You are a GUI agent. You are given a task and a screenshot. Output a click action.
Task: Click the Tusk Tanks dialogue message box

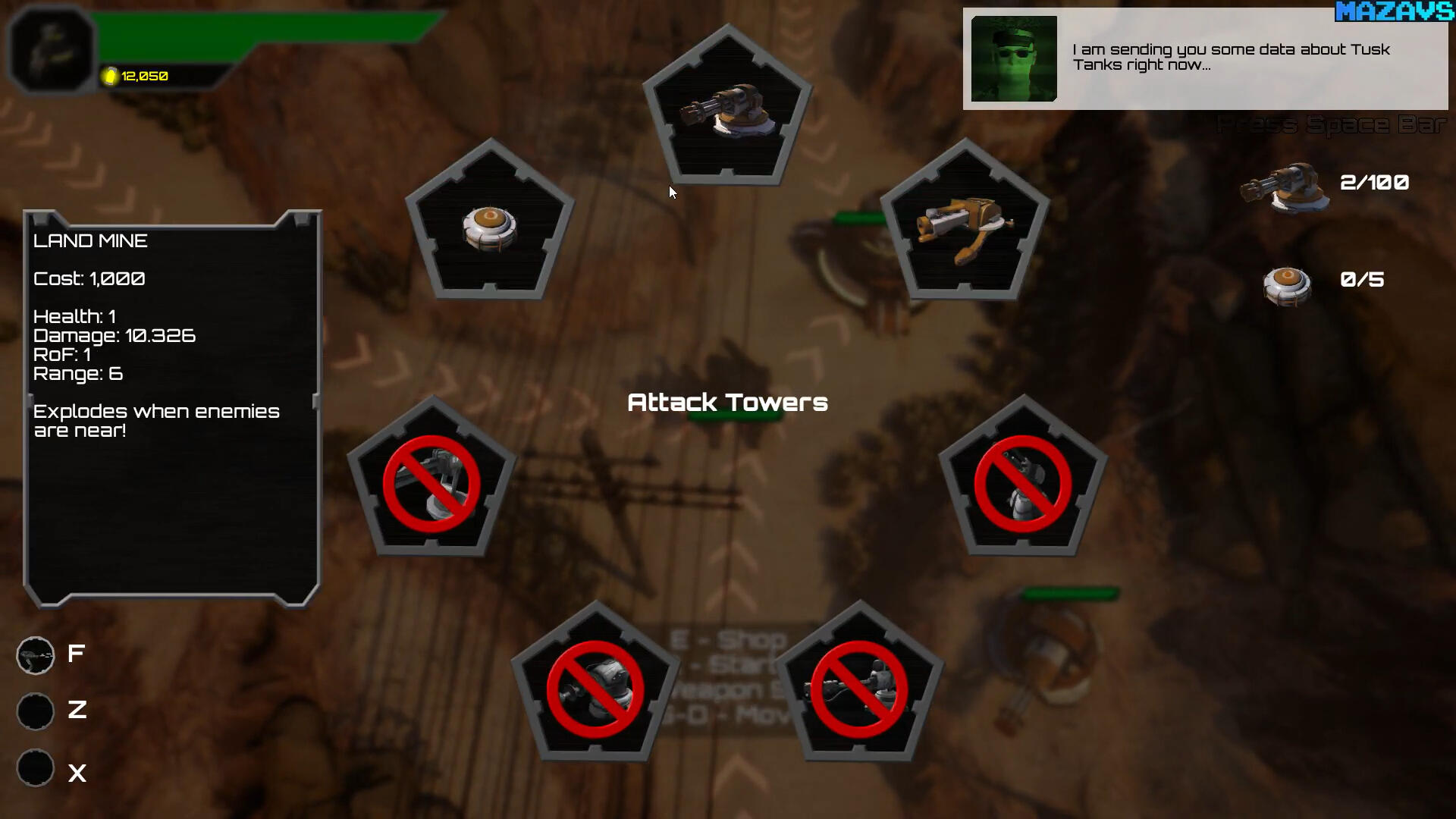(x=1230, y=58)
